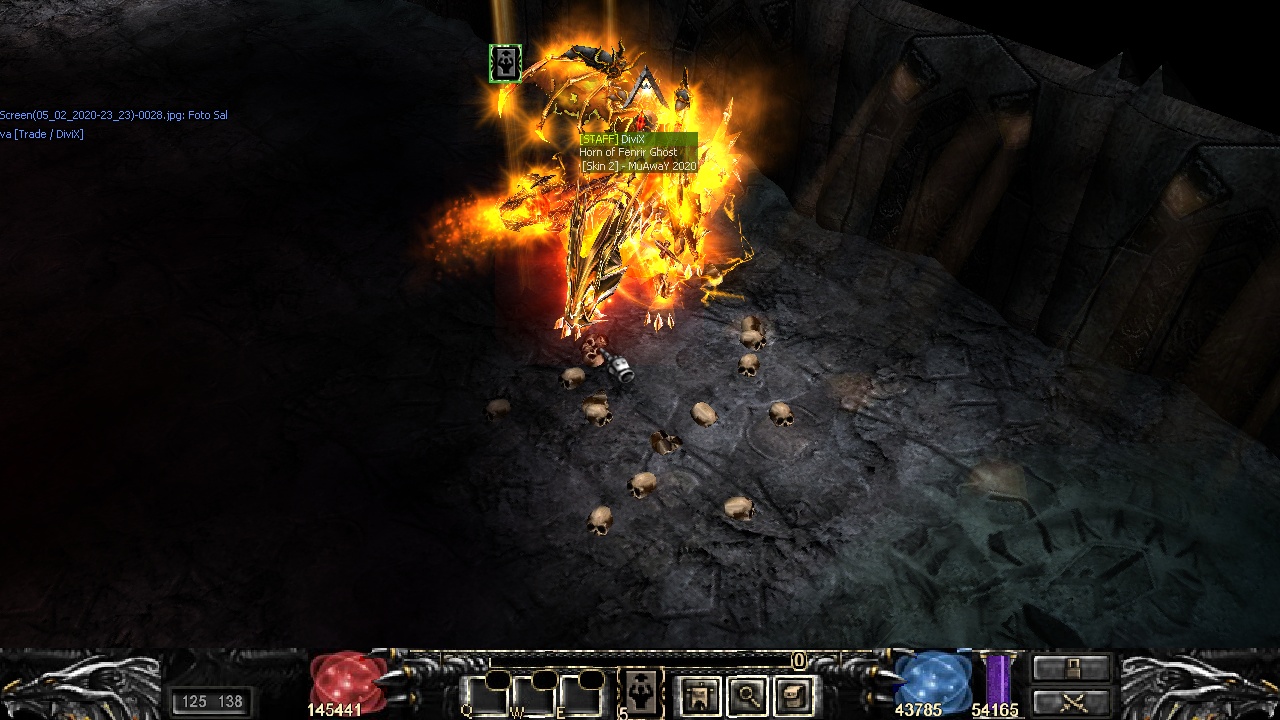The height and width of the screenshot is (720, 1280).
Task: Click the crossed swords button
Action: pyautogui.click(x=1071, y=702)
